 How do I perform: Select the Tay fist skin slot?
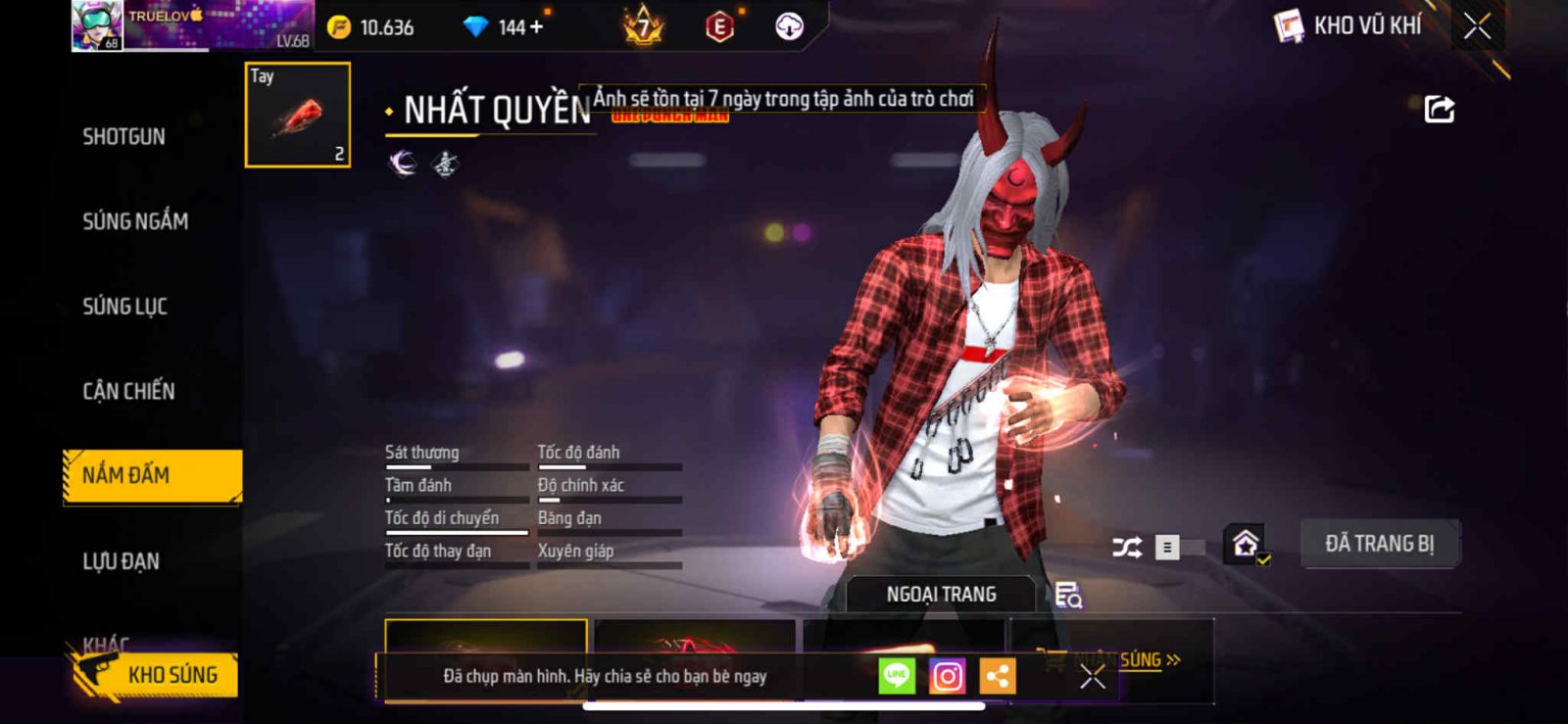click(297, 115)
